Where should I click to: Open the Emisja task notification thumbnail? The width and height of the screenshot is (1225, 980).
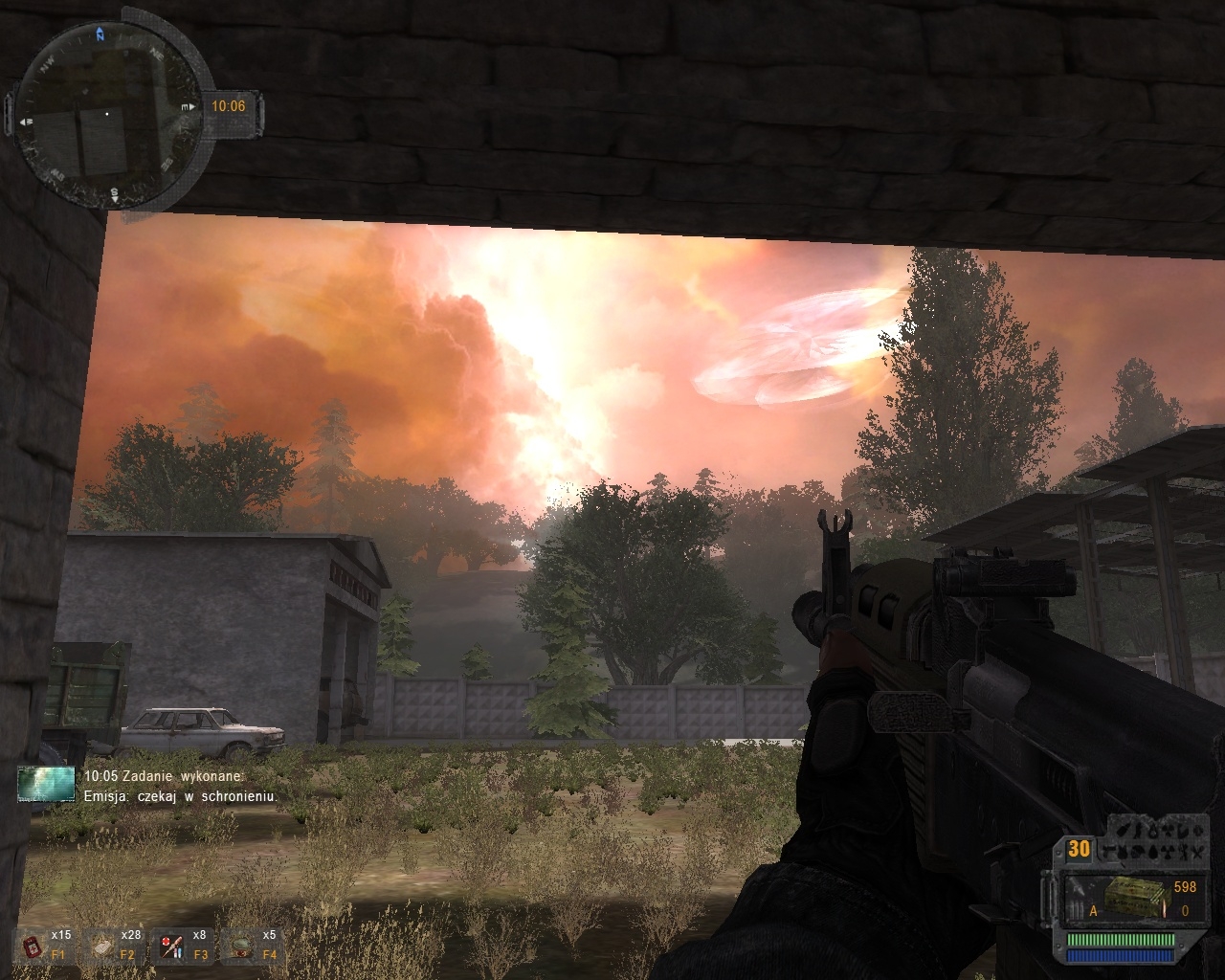pyautogui.click(x=46, y=784)
